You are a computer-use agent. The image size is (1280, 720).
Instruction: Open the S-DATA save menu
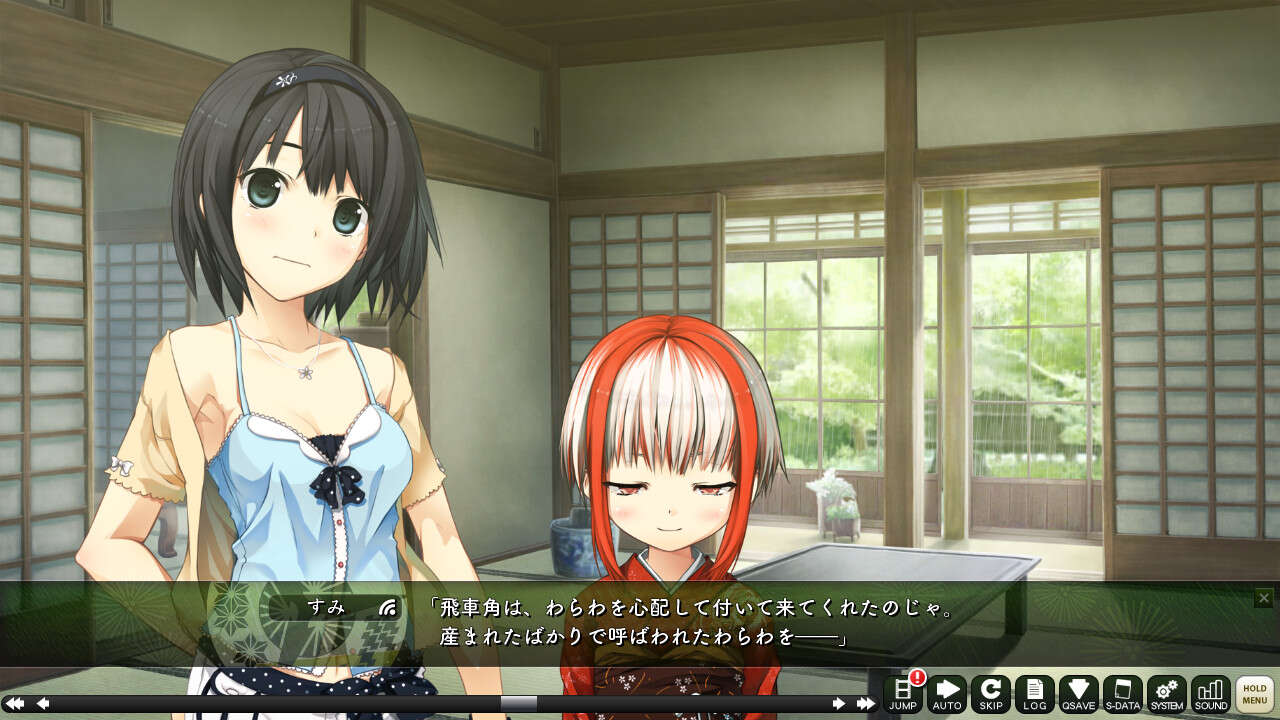1123,694
